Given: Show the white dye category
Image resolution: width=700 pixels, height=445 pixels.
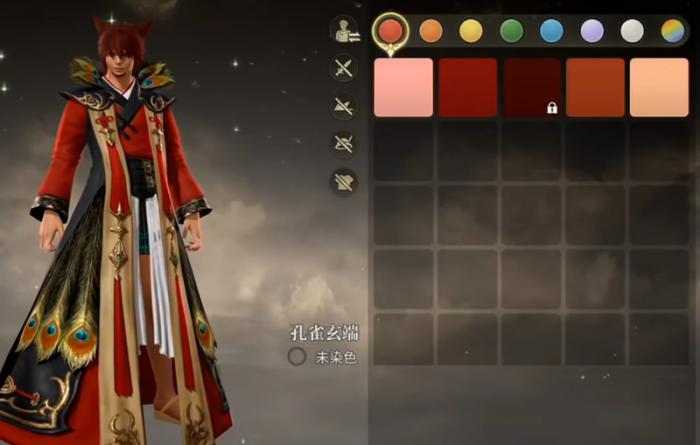Looking at the screenshot, I should [632, 31].
